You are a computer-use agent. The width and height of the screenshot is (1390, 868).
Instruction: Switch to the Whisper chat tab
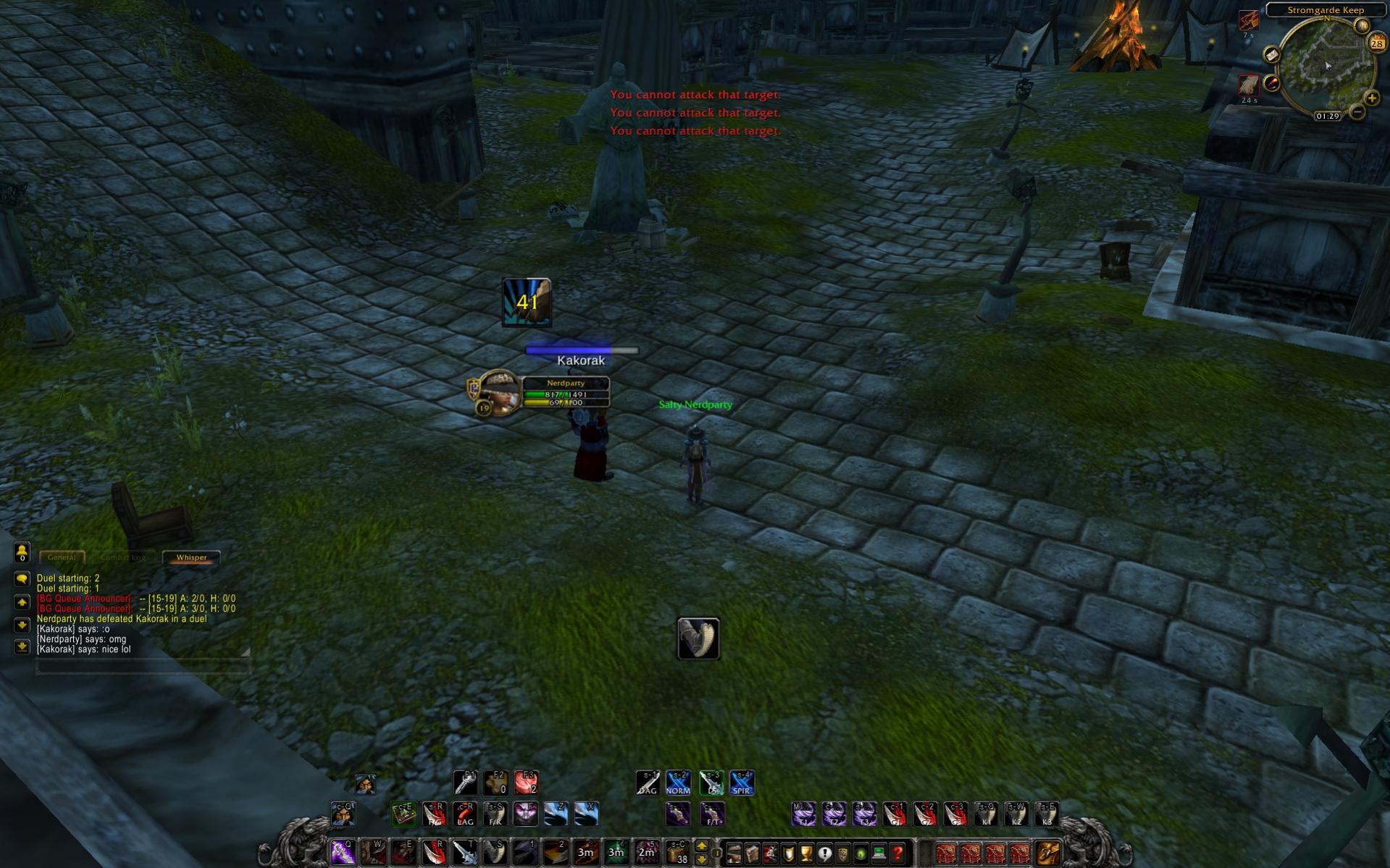coord(191,557)
